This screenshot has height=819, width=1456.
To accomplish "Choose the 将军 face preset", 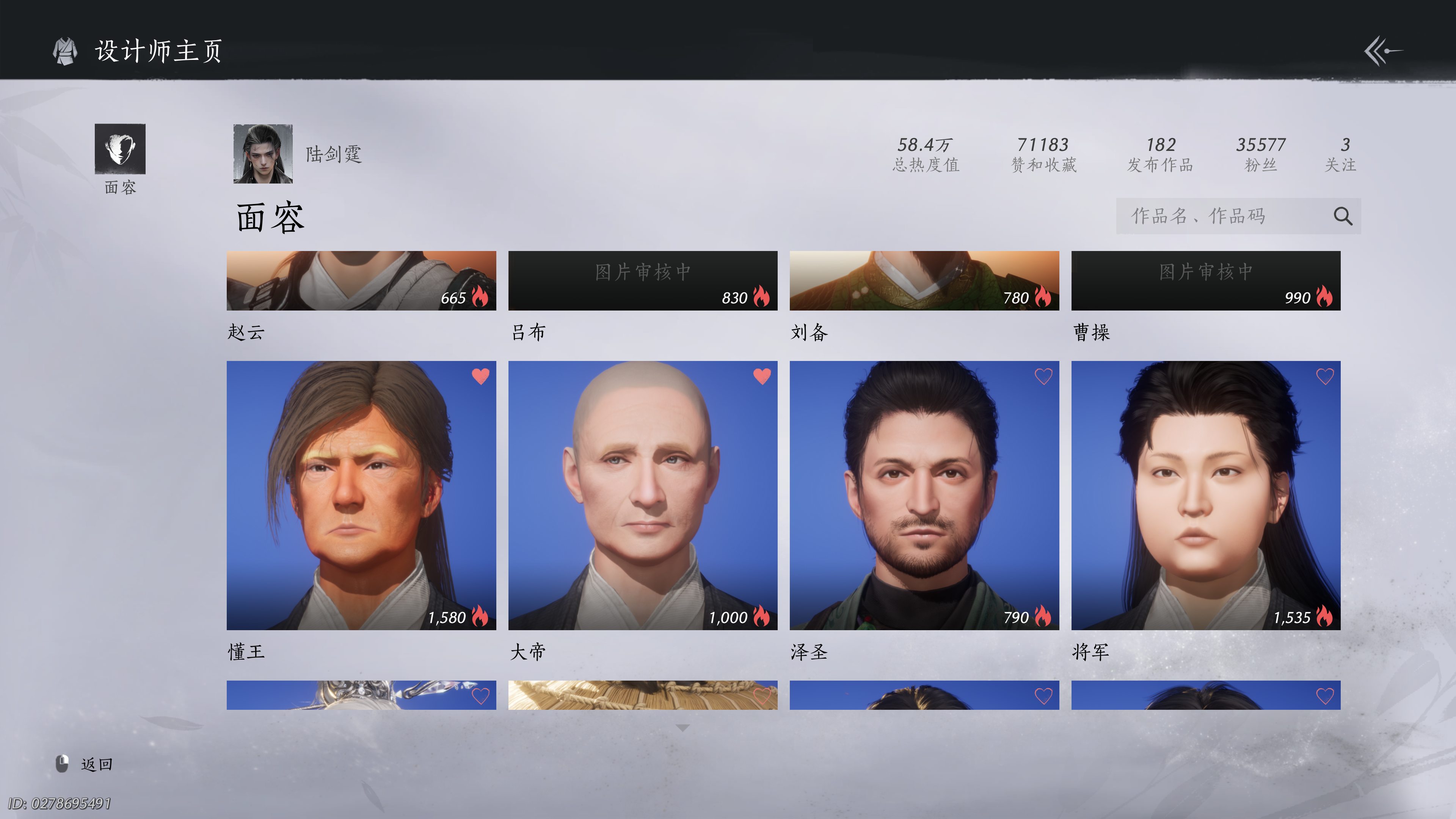I will tap(1206, 495).
